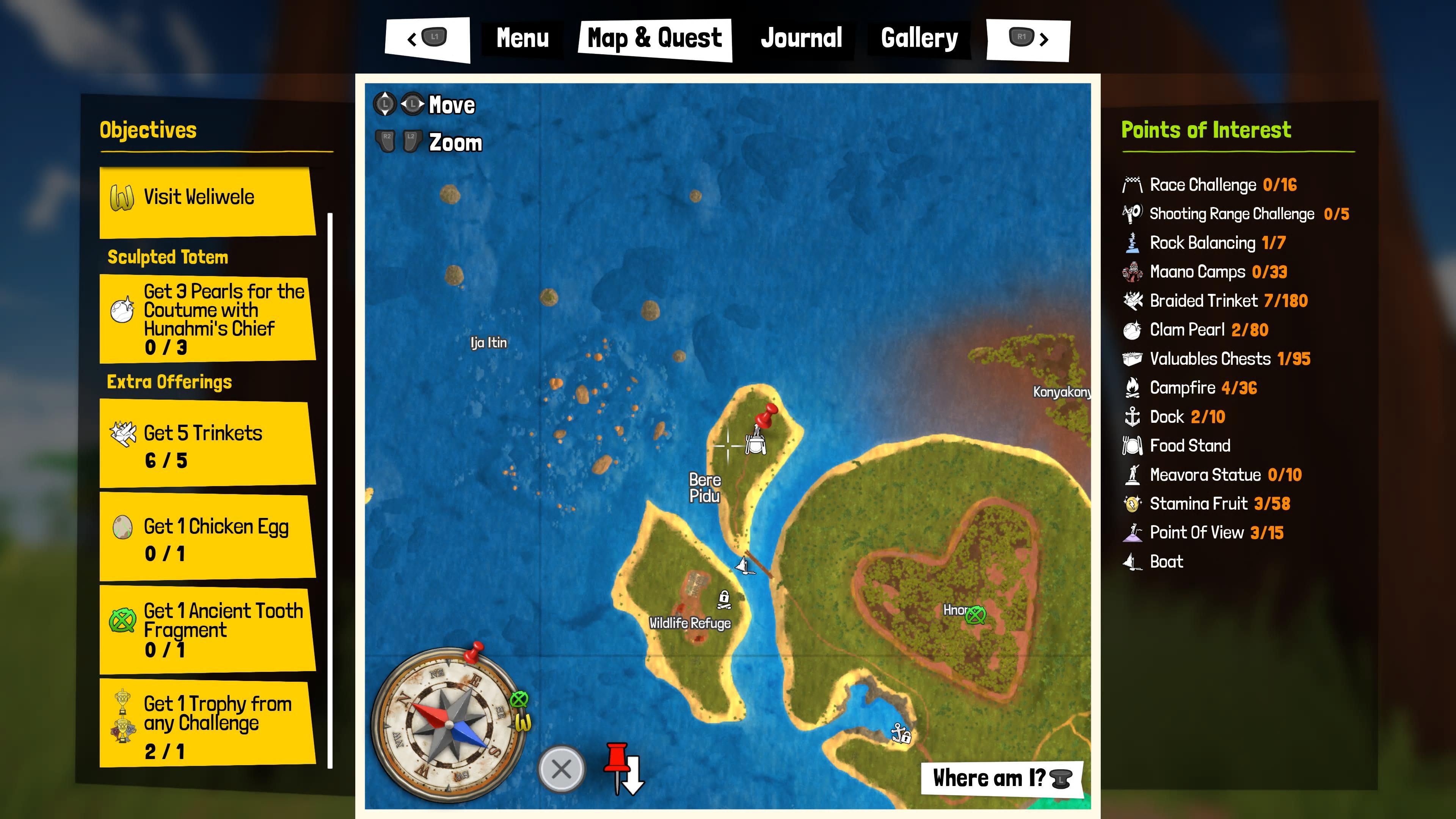Viewport: 1456px width, 819px height.
Task: Switch to the Journal tab
Action: (x=801, y=37)
